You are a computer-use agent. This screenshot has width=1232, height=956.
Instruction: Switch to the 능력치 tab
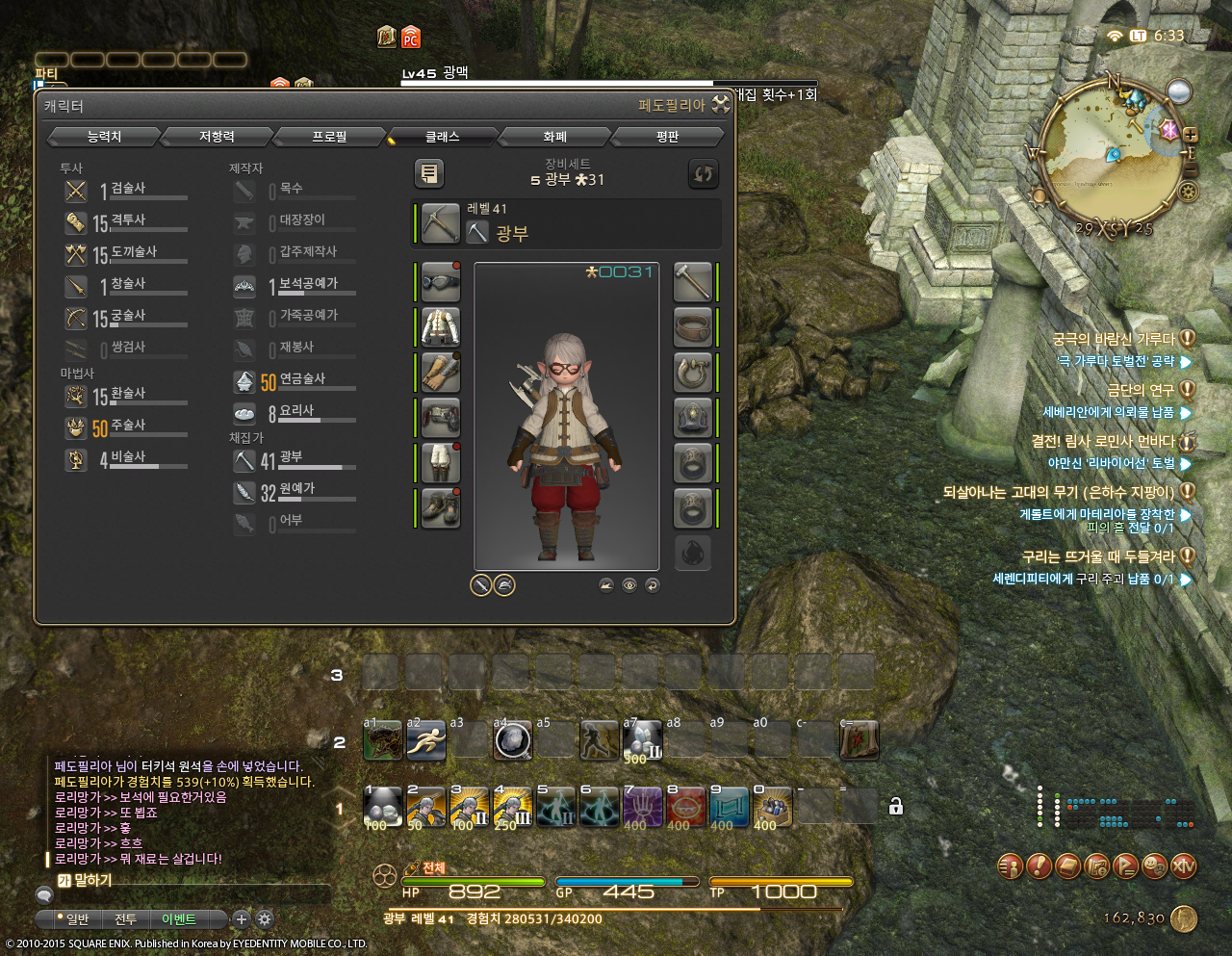click(104, 137)
